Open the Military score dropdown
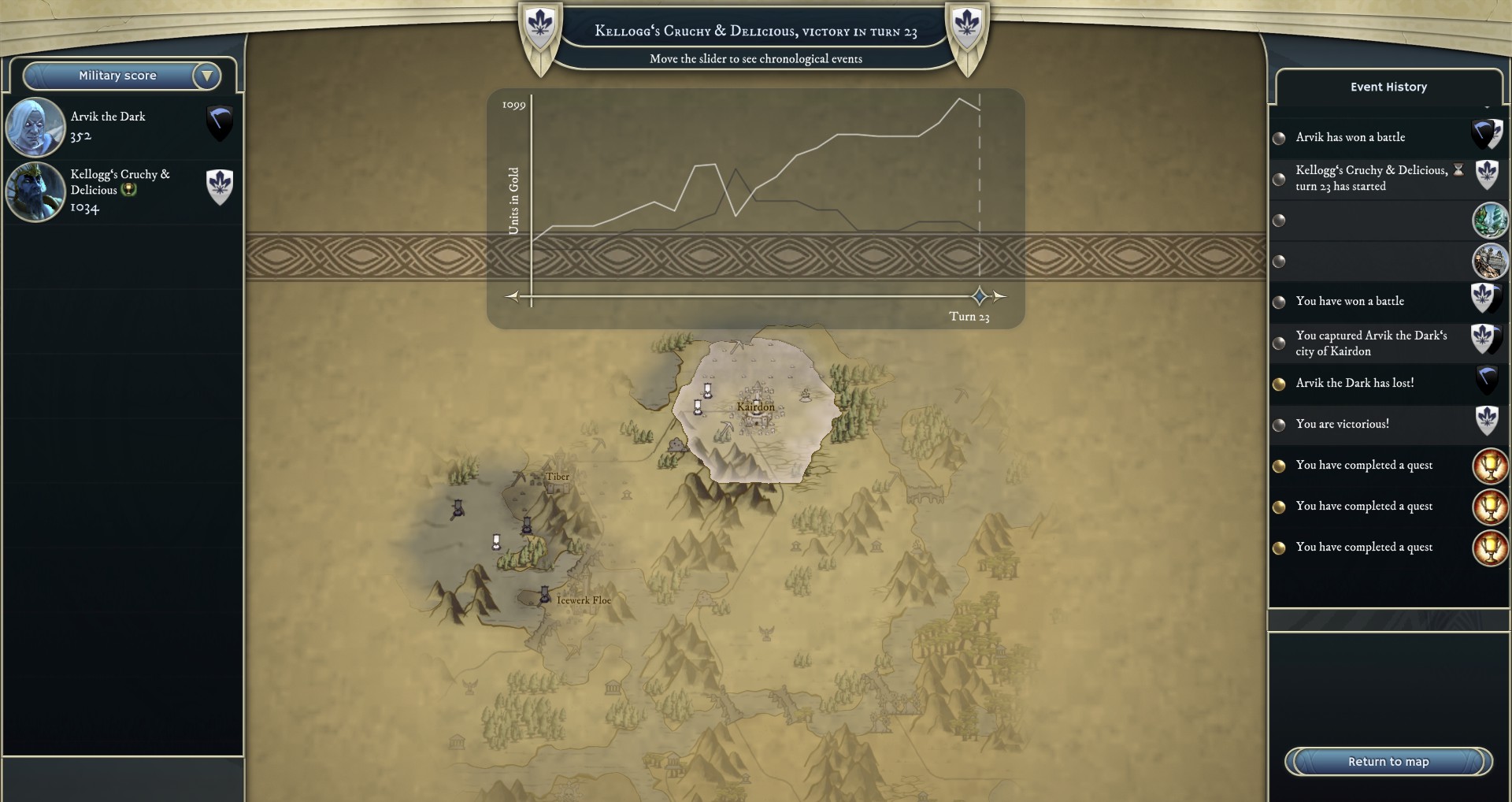 coord(122,76)
